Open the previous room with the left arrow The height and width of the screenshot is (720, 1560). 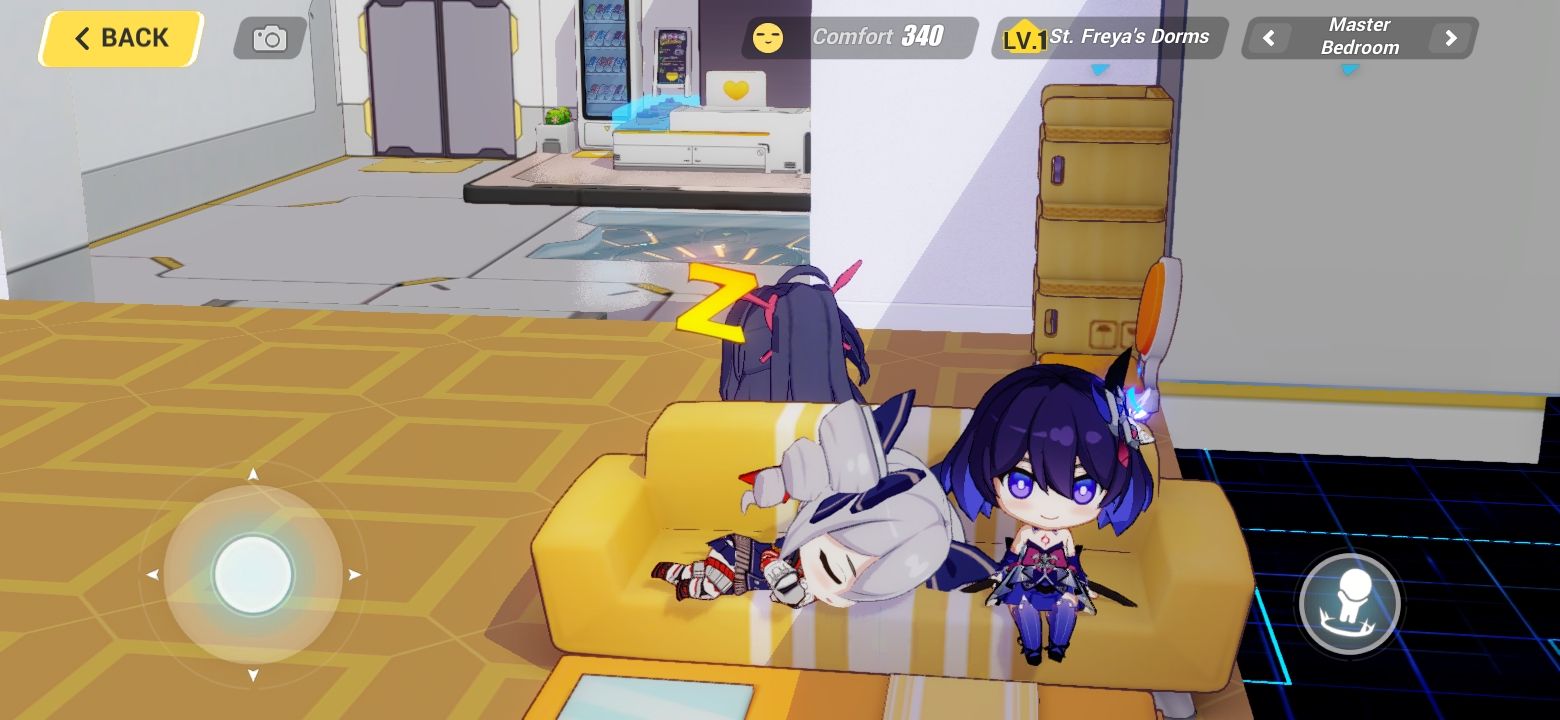click(1268, 38)
